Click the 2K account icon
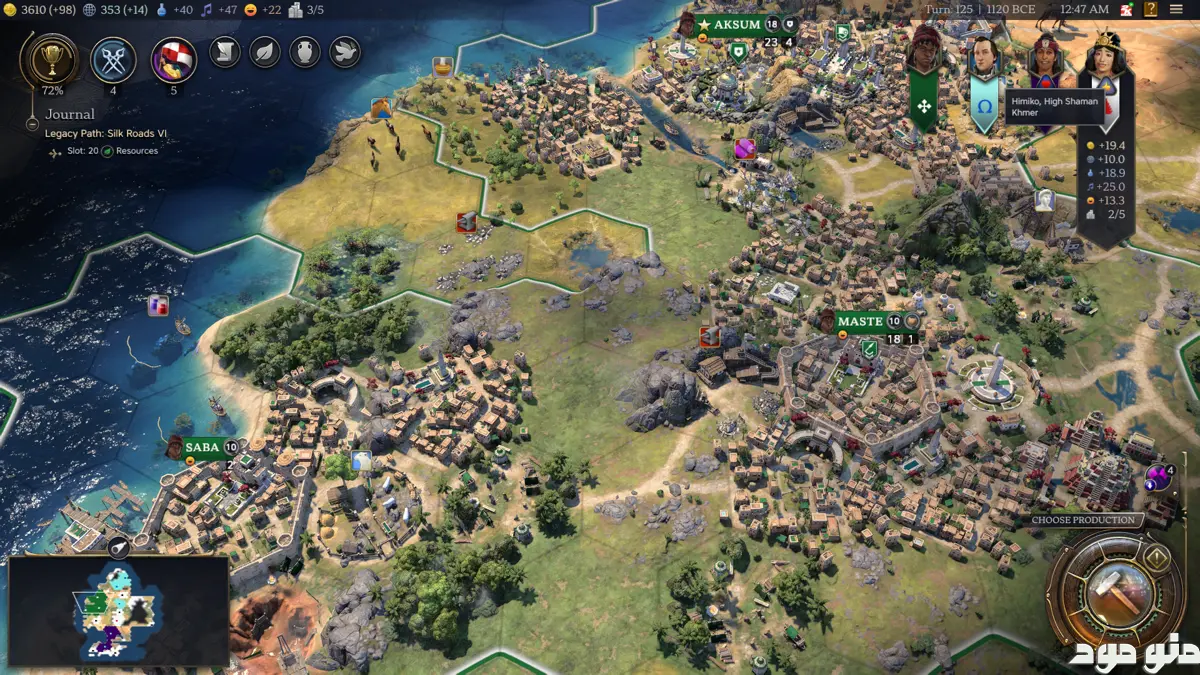Viewport: 1200px width, 675px height. (x=1126, y=9)
